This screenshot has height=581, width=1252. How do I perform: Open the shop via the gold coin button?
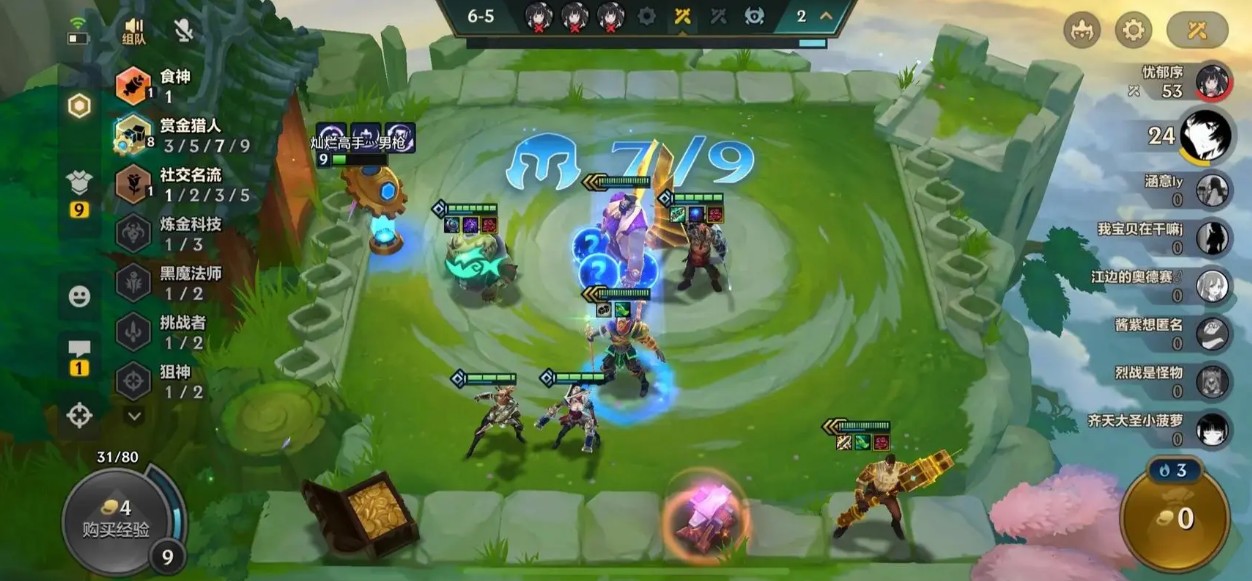1174,517
